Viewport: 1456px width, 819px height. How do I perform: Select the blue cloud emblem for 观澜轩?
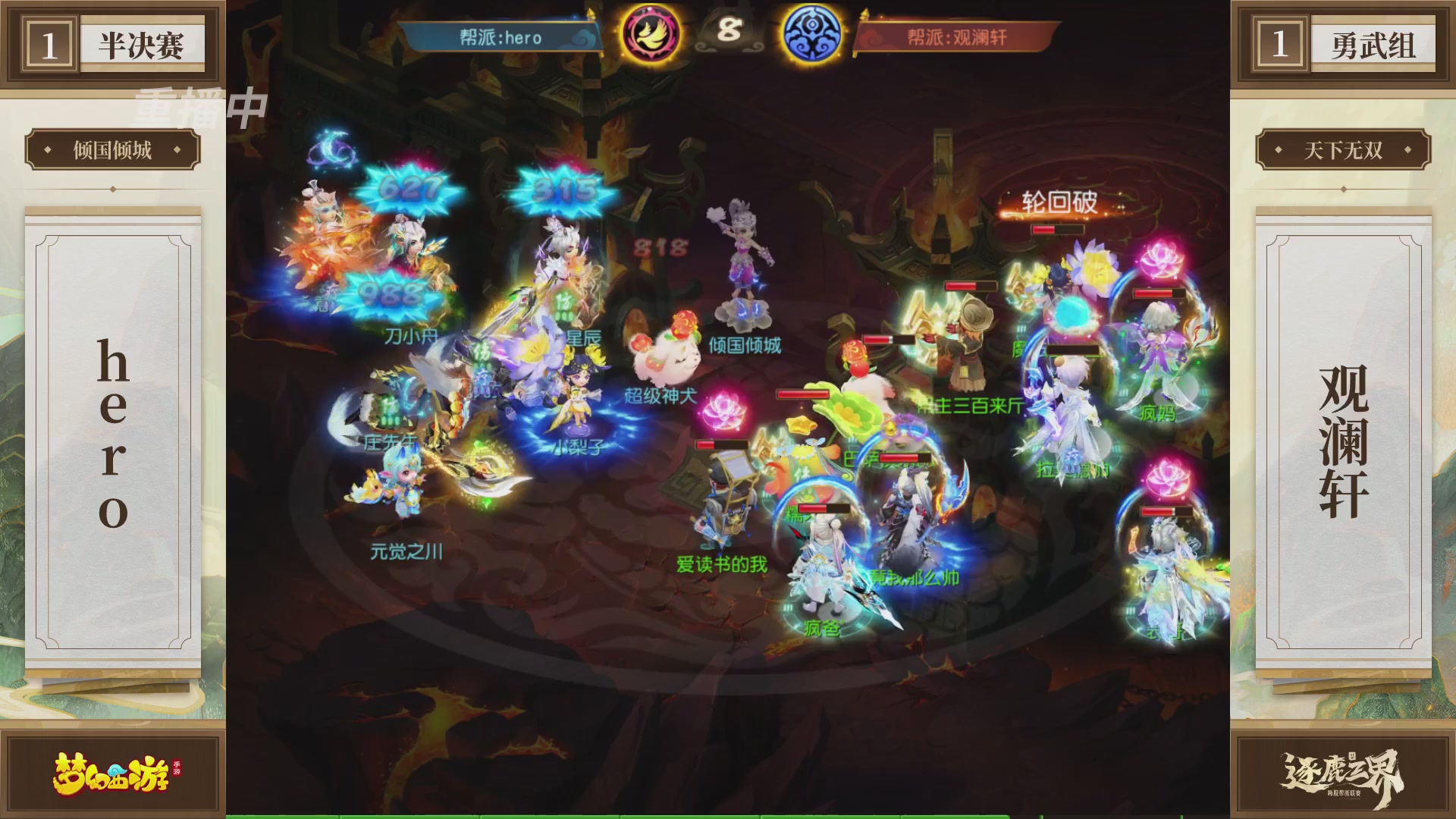811,34
